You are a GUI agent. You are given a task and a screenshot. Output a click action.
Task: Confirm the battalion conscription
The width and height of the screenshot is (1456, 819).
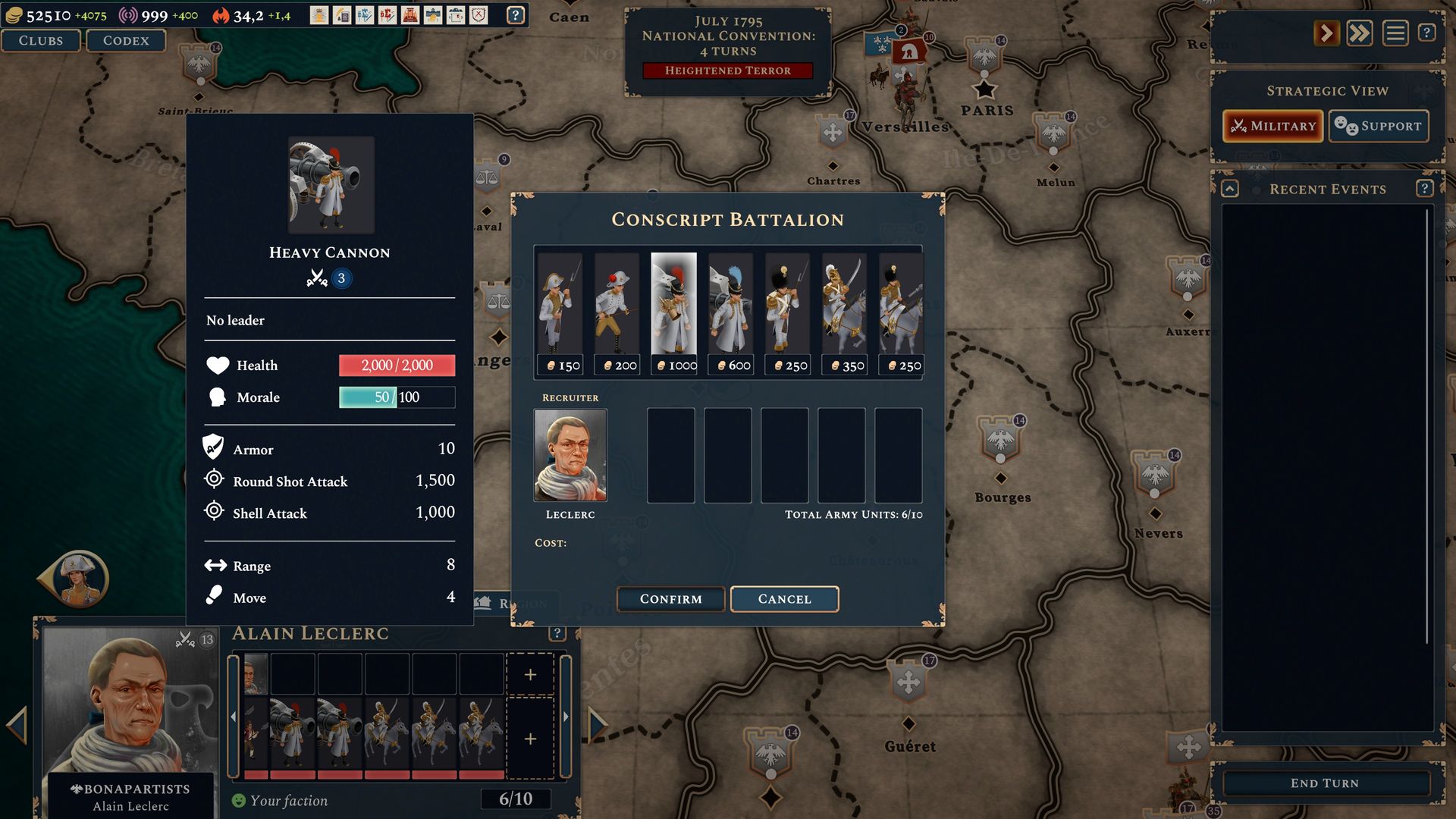pyautogui.click(x=670, y=599)
